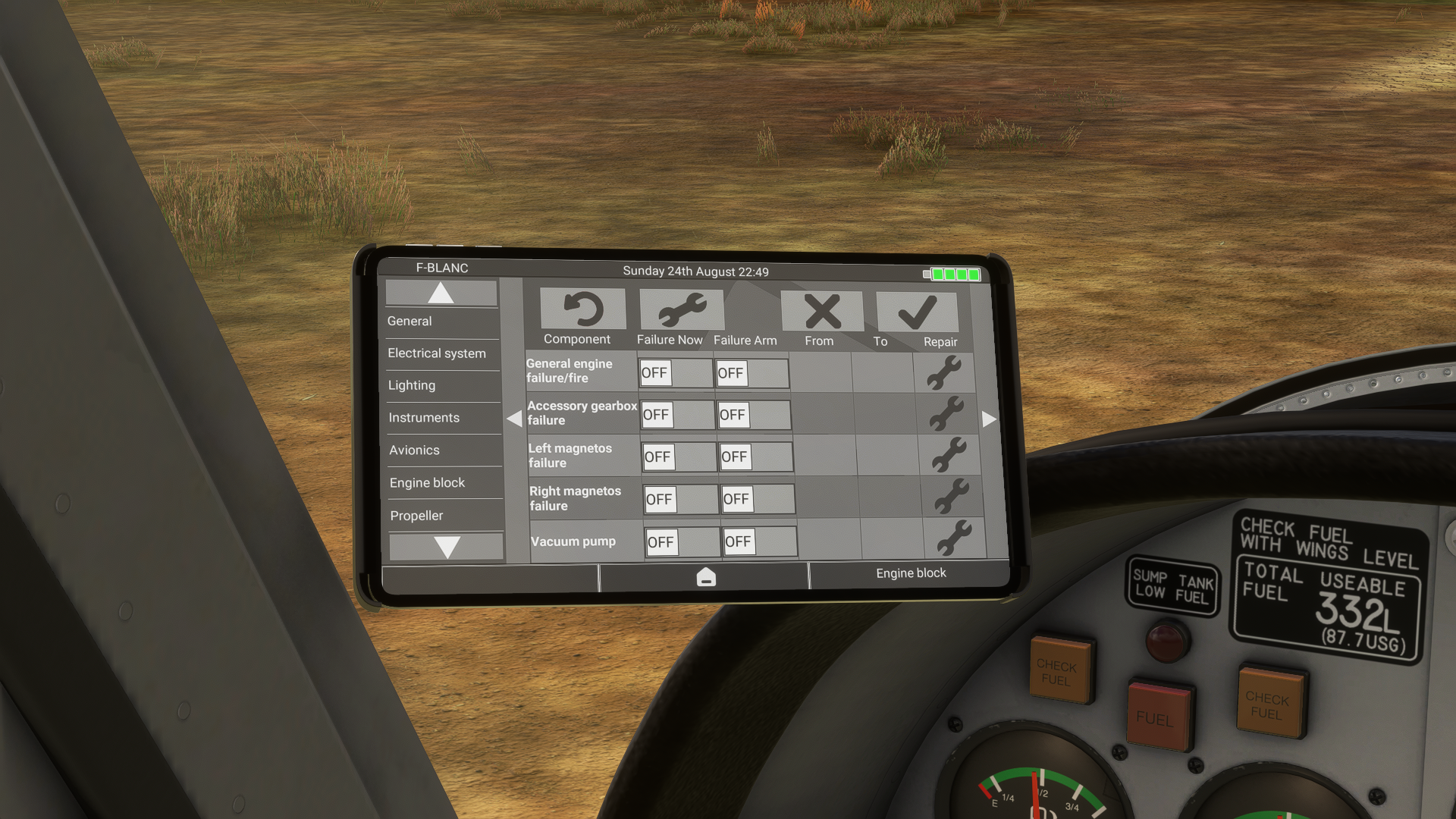Repair Right magnetos failure with its wrench
The height and width of the screenshot is (819, 1456).
(x=951, y=497)
